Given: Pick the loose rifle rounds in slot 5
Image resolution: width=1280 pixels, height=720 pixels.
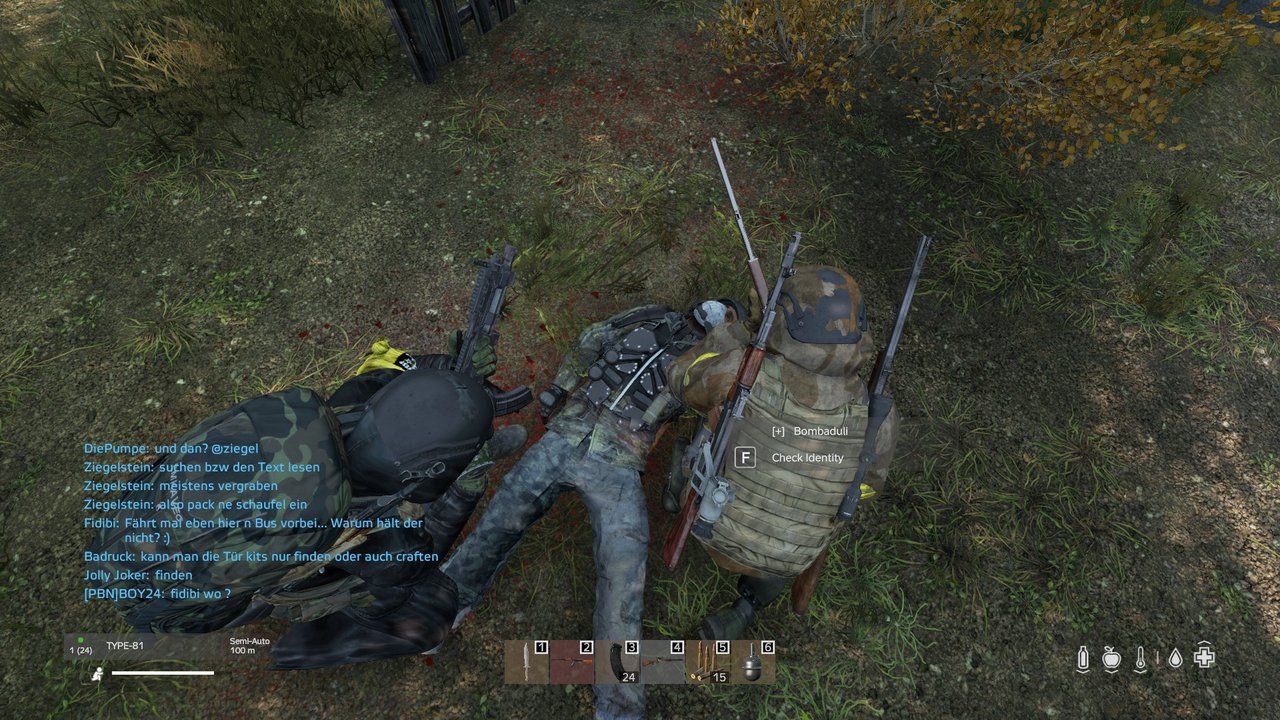Looking at the screenshot, I should (707, 662).
